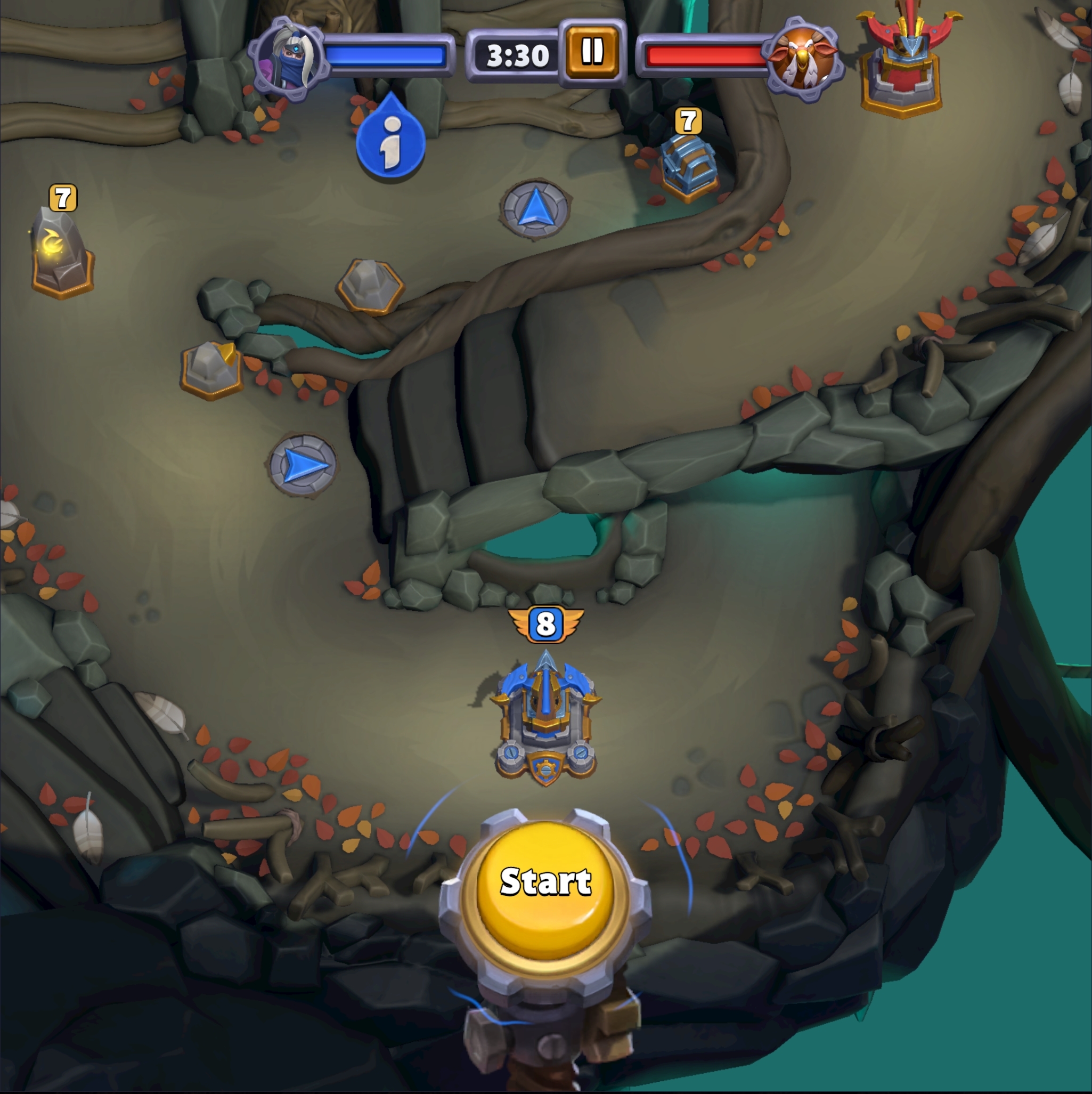Select the glowing rune stone marked 7
This screenshot has height=1094, width=1092.
[x=60, y=252]
